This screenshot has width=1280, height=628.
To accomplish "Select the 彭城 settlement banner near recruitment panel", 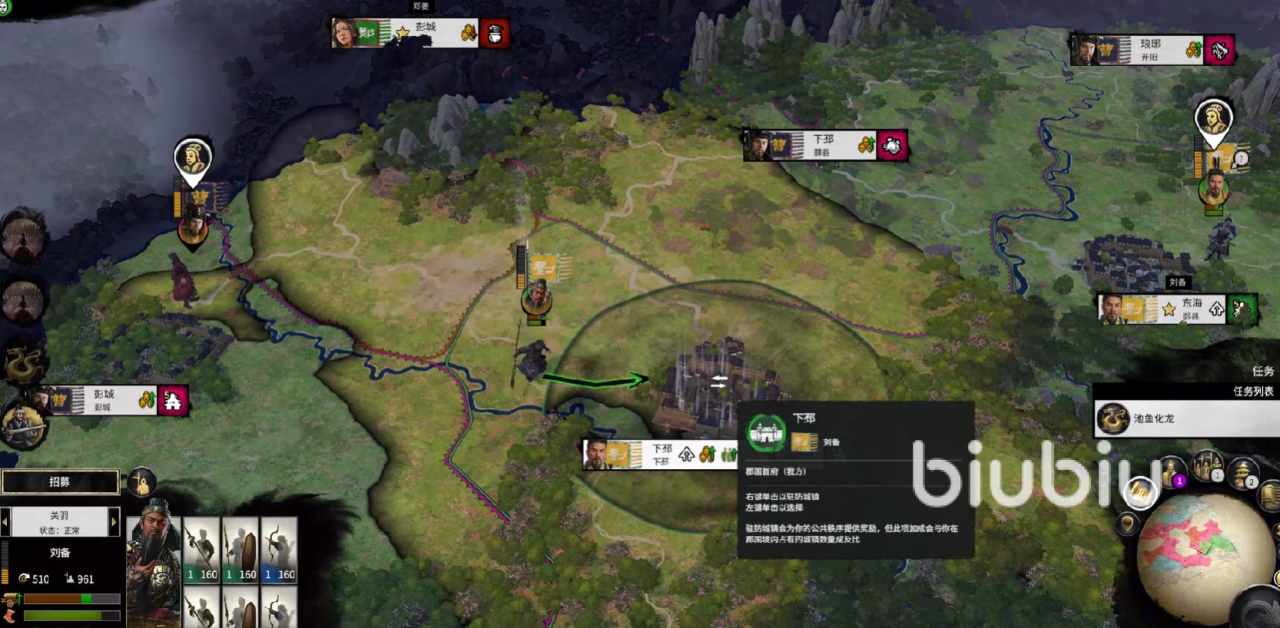I will [112, 400].
